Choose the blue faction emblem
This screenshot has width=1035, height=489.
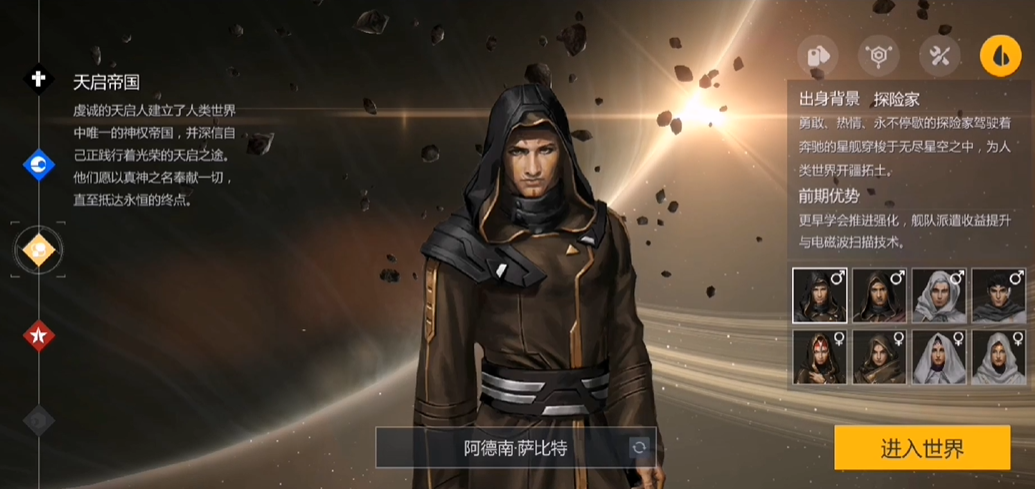point(39,164)
